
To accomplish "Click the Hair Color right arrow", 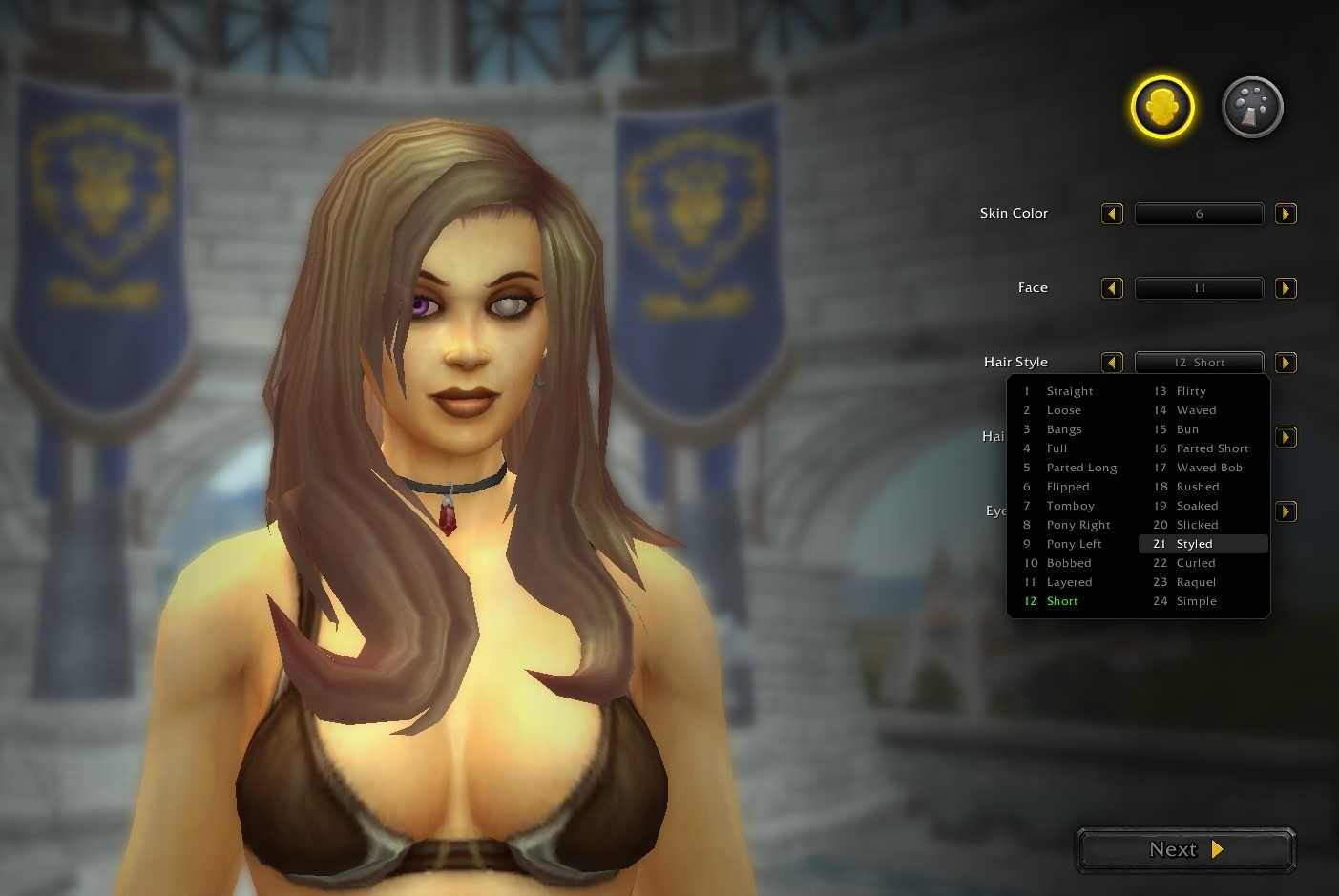I will point(1286,436).
